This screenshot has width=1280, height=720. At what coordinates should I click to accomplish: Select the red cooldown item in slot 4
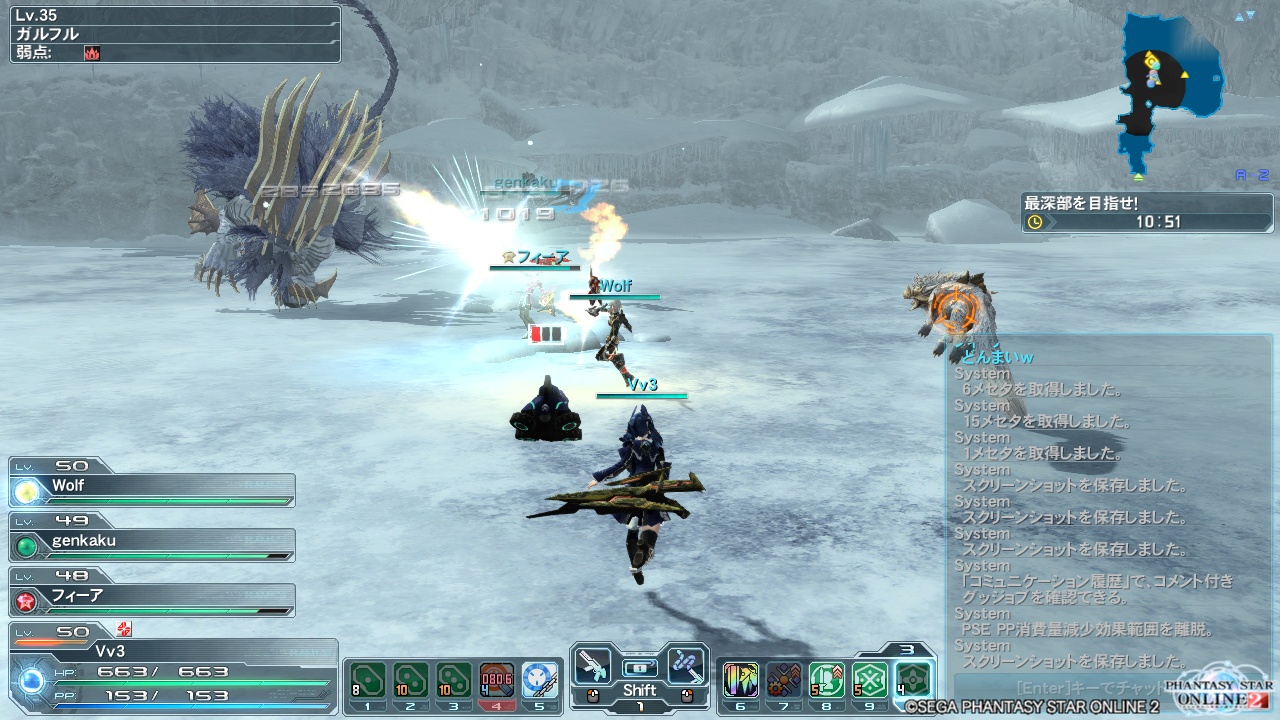pyautogui.click(x=497, y=680)
